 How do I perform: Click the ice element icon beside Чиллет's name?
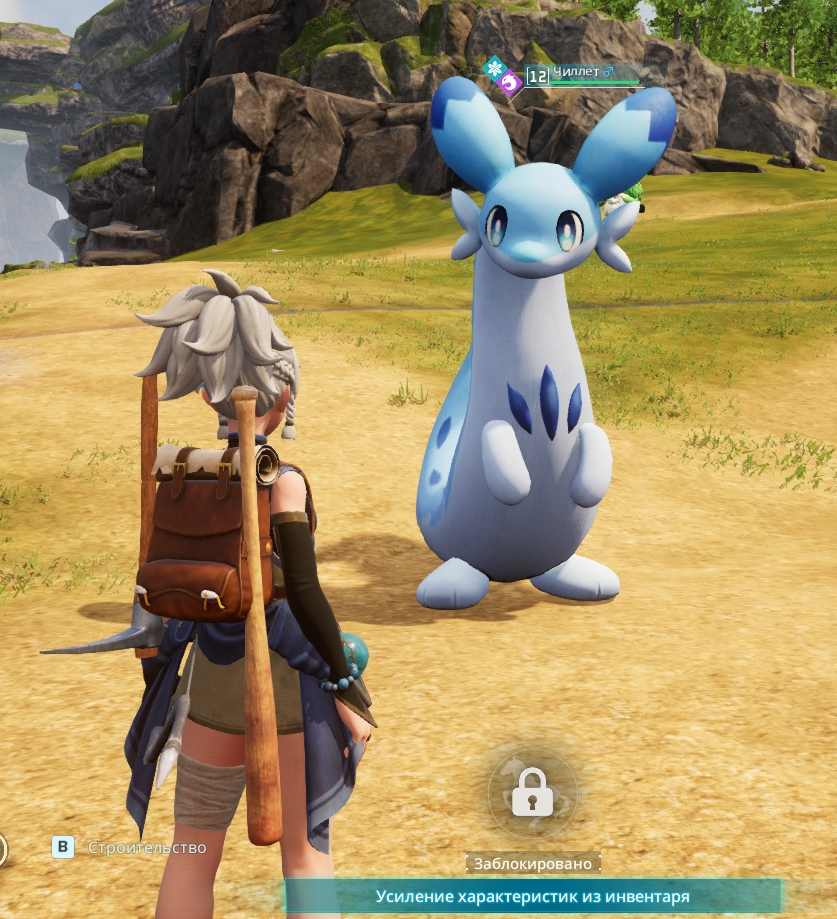tap(493, 68)
